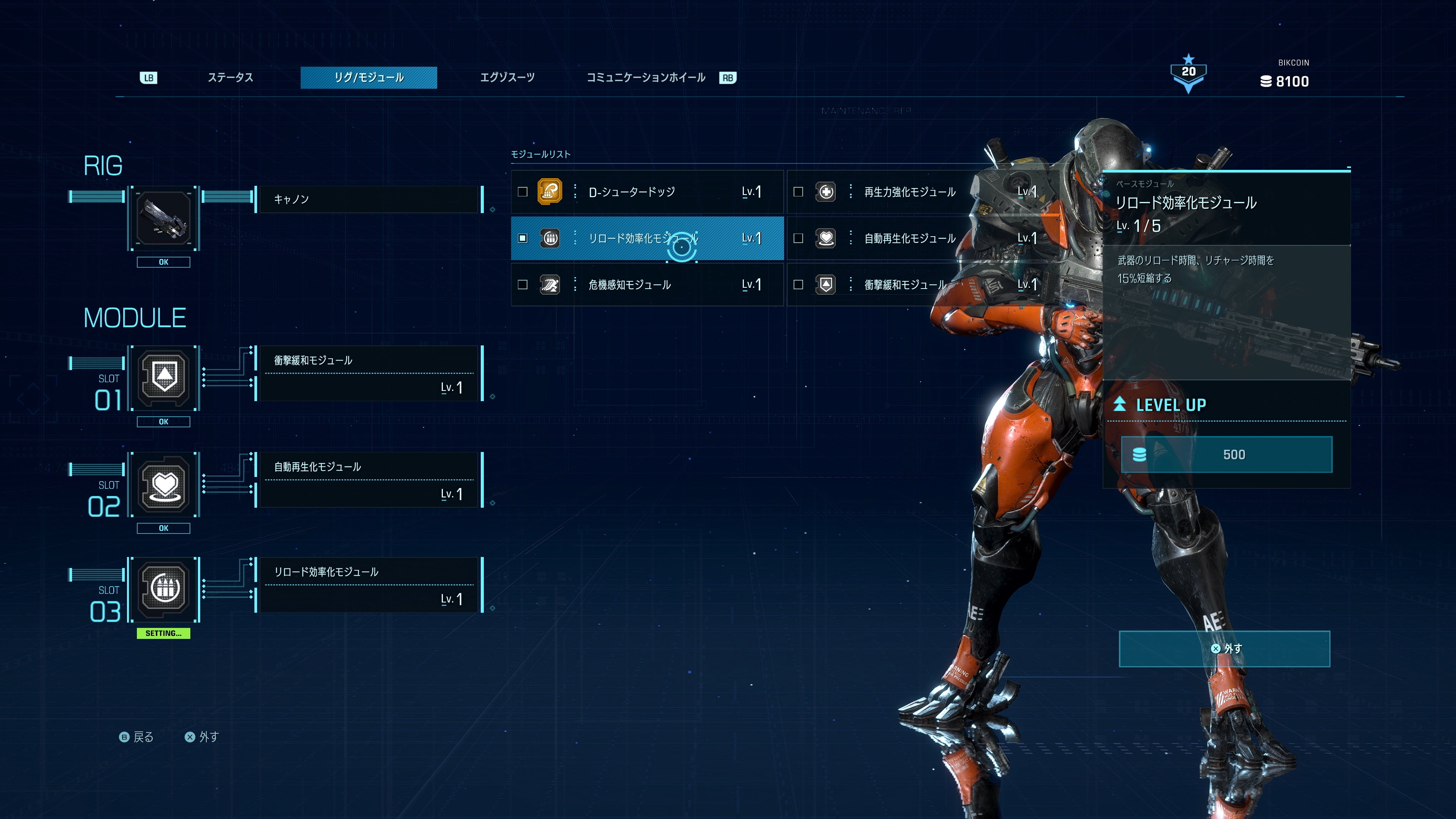Pick 再生力強化モジュール from the module list
Image resolution: width=1456 pixels, height=819 pixels.
tap(910, 192)
